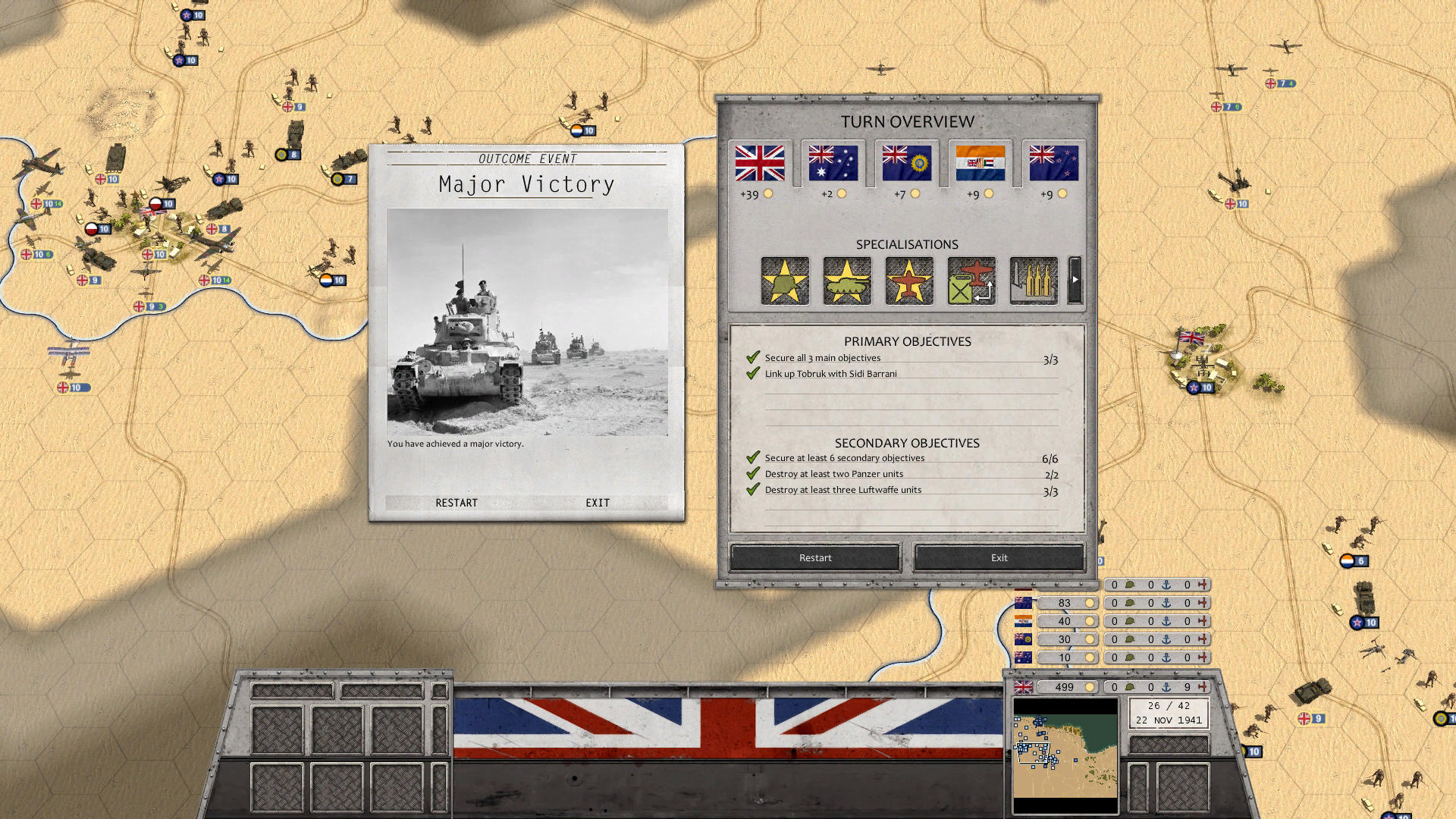Toggle the checkmark for 'Secure all 3 main objectives'
Screen dimensions: 1456x819
(x=753, y=357)
